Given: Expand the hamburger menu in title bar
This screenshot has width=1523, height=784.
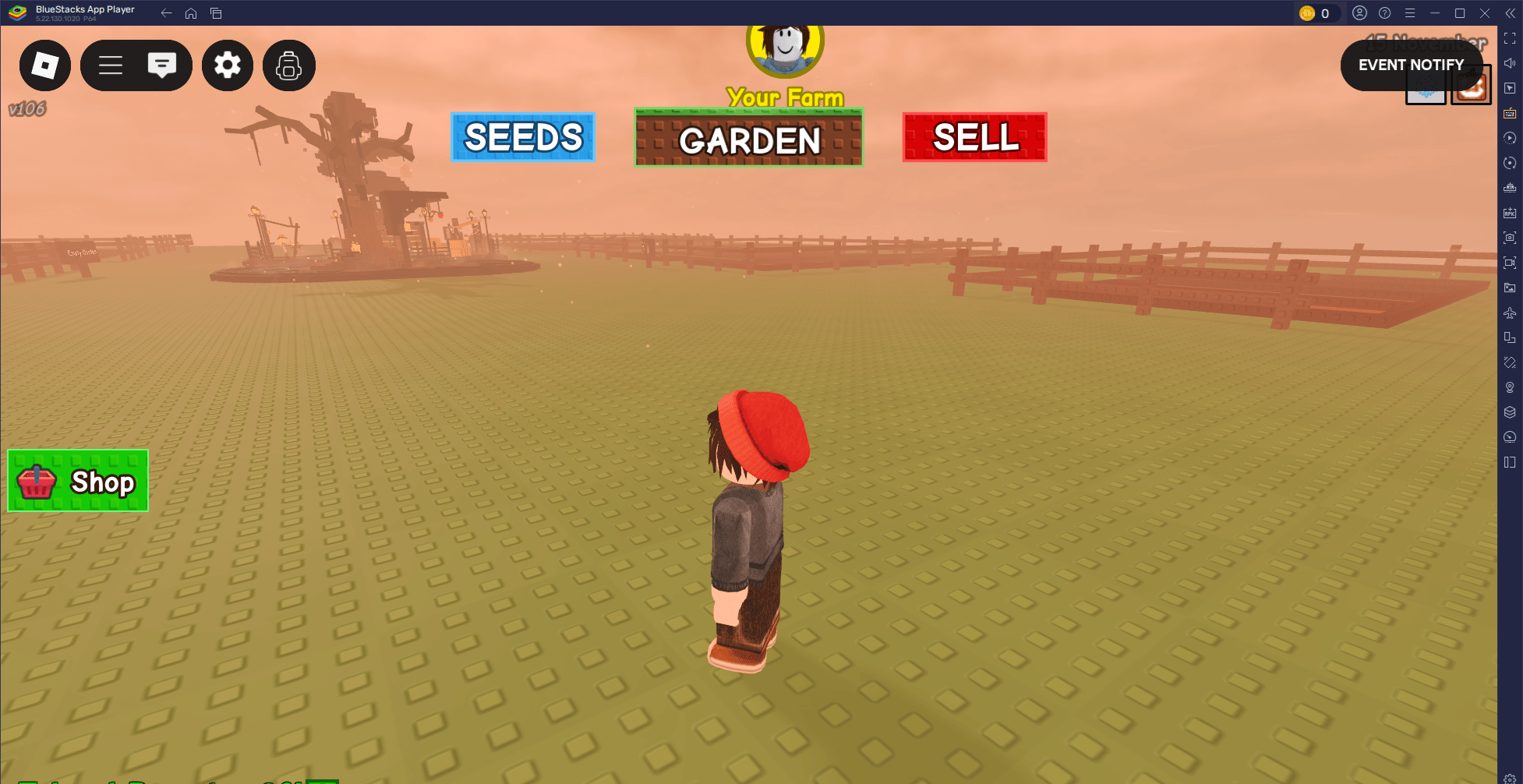Looking at the screenshot, I should (1409, 12).
